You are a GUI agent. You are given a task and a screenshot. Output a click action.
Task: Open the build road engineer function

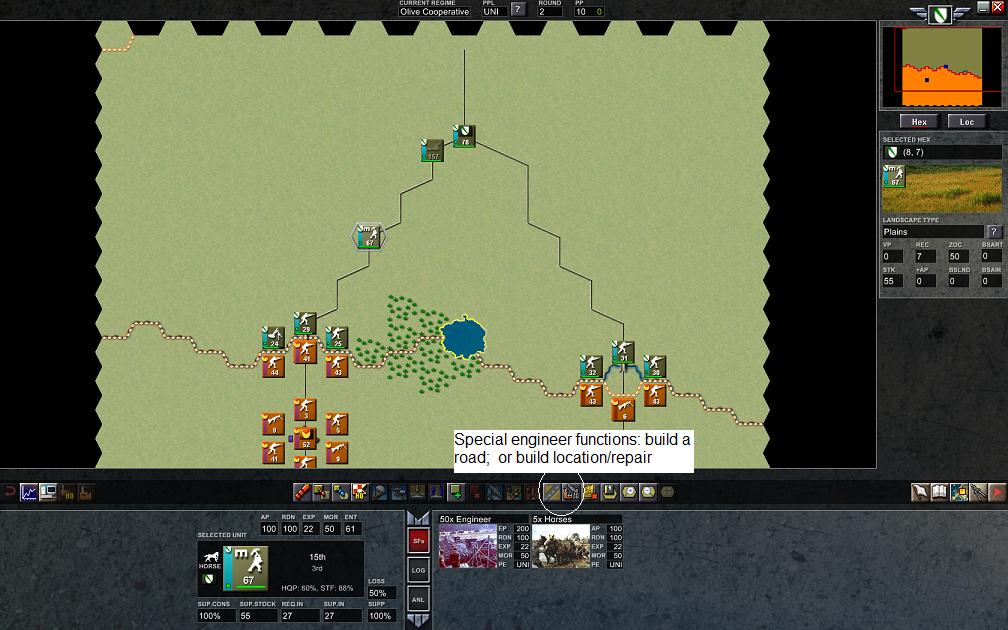click(x=551, y=492)
